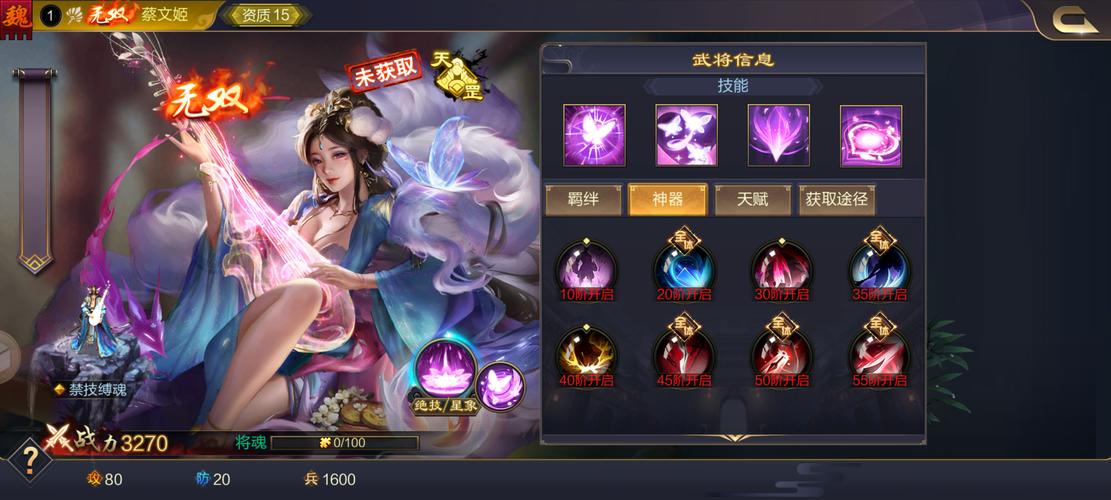Open the 天赋 tab
Screen dimensions: 1111x500
(752, 200)
